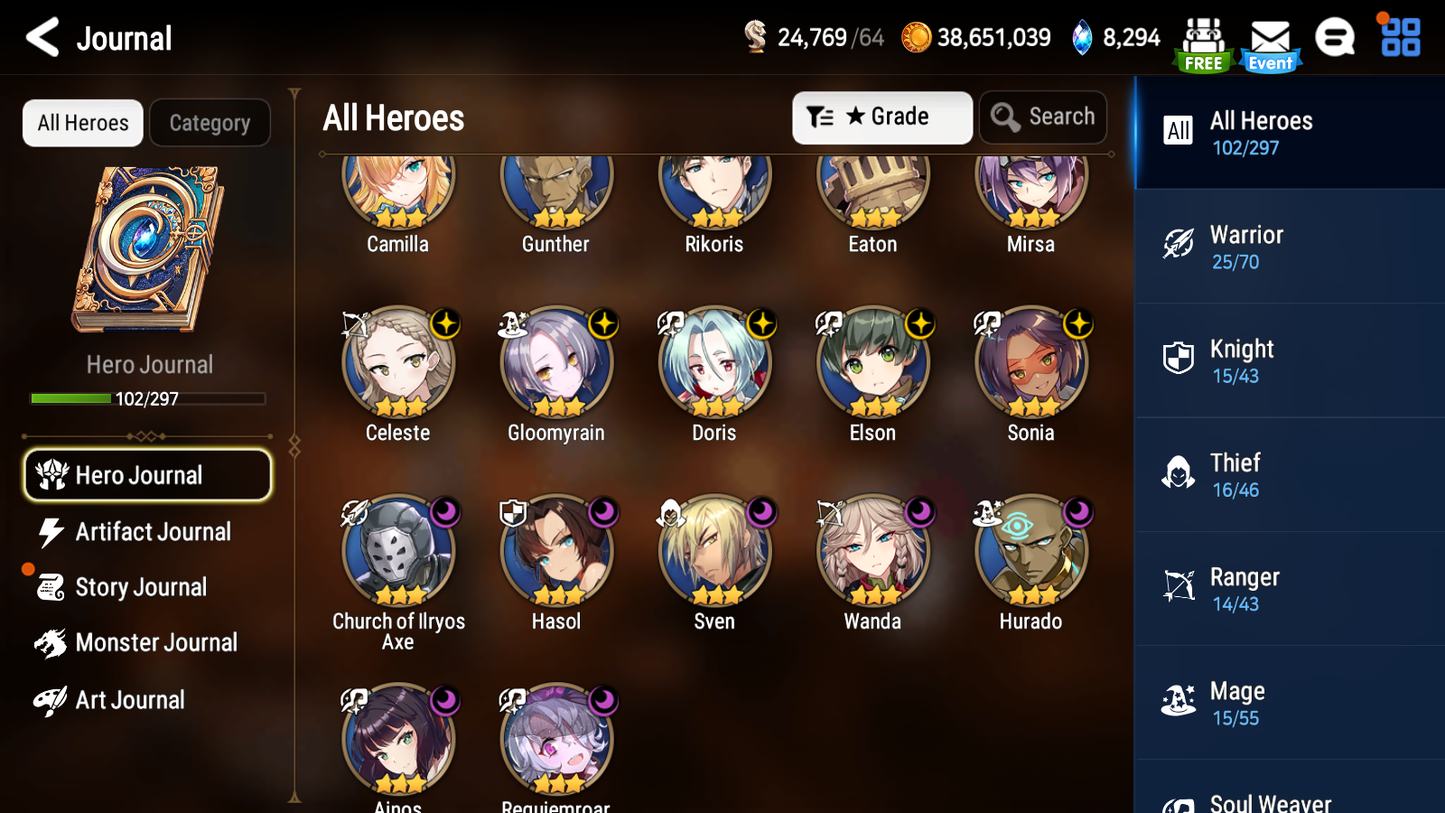Open the Event mail icon
The height and width of the screenshot is (813, 1445).
(1269, 38)
